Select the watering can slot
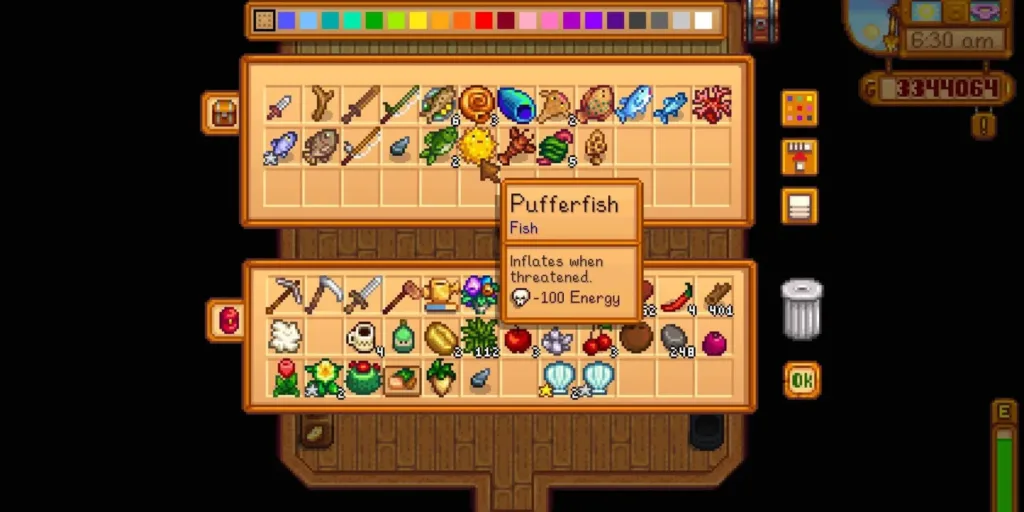The height and width of the screenshot is (512, 1024). [x=441, y=294]
